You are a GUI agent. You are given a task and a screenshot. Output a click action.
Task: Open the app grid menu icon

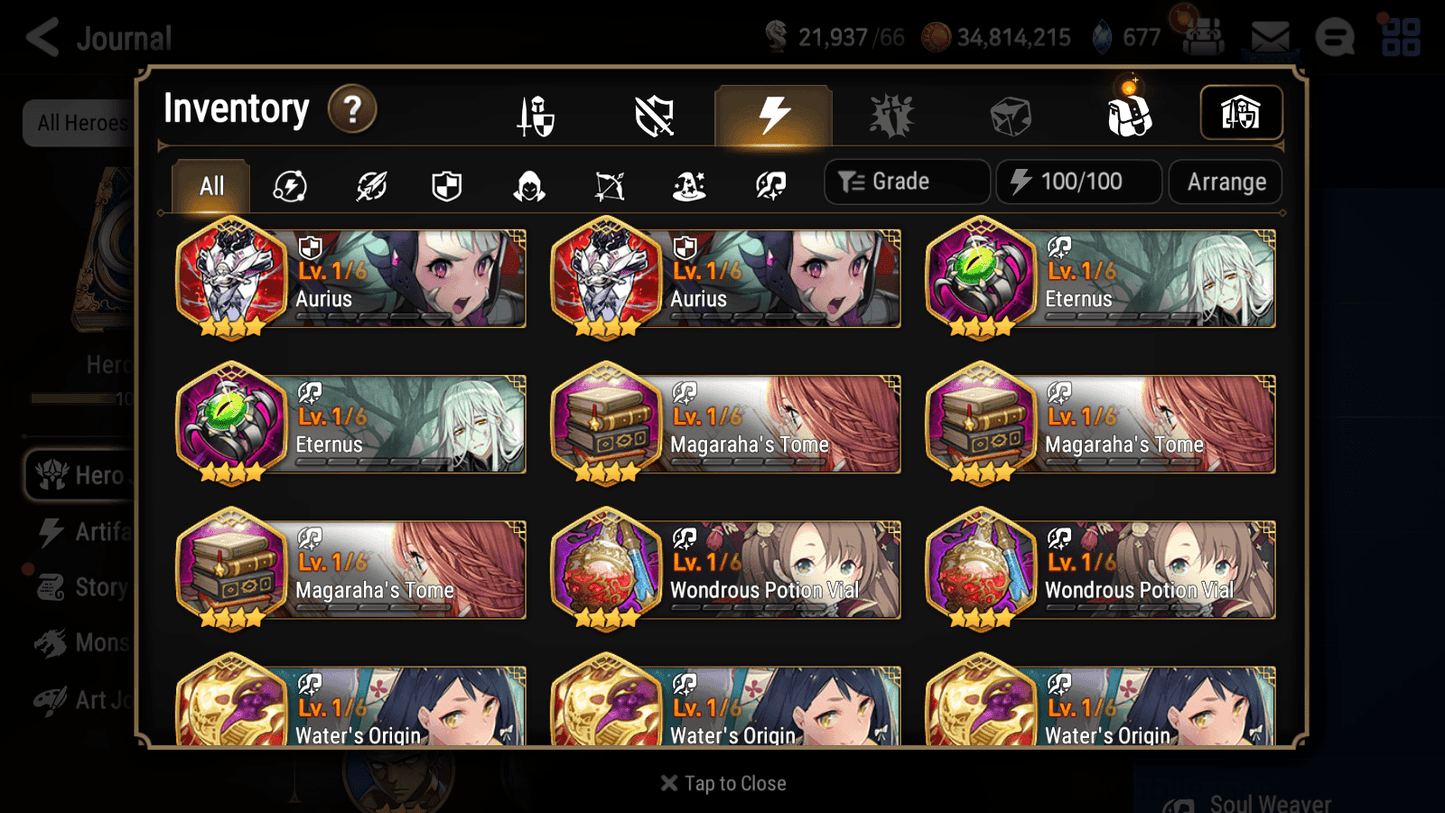coord(1400,38)
